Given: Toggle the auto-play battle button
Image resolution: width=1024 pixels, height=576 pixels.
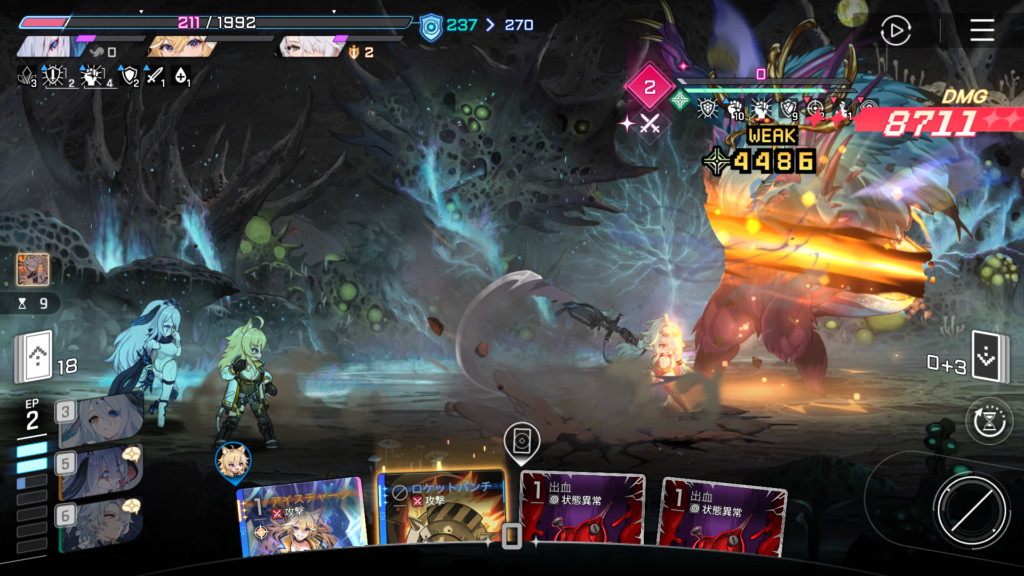Looking at the screenshot, I should (x=895, y=31).
